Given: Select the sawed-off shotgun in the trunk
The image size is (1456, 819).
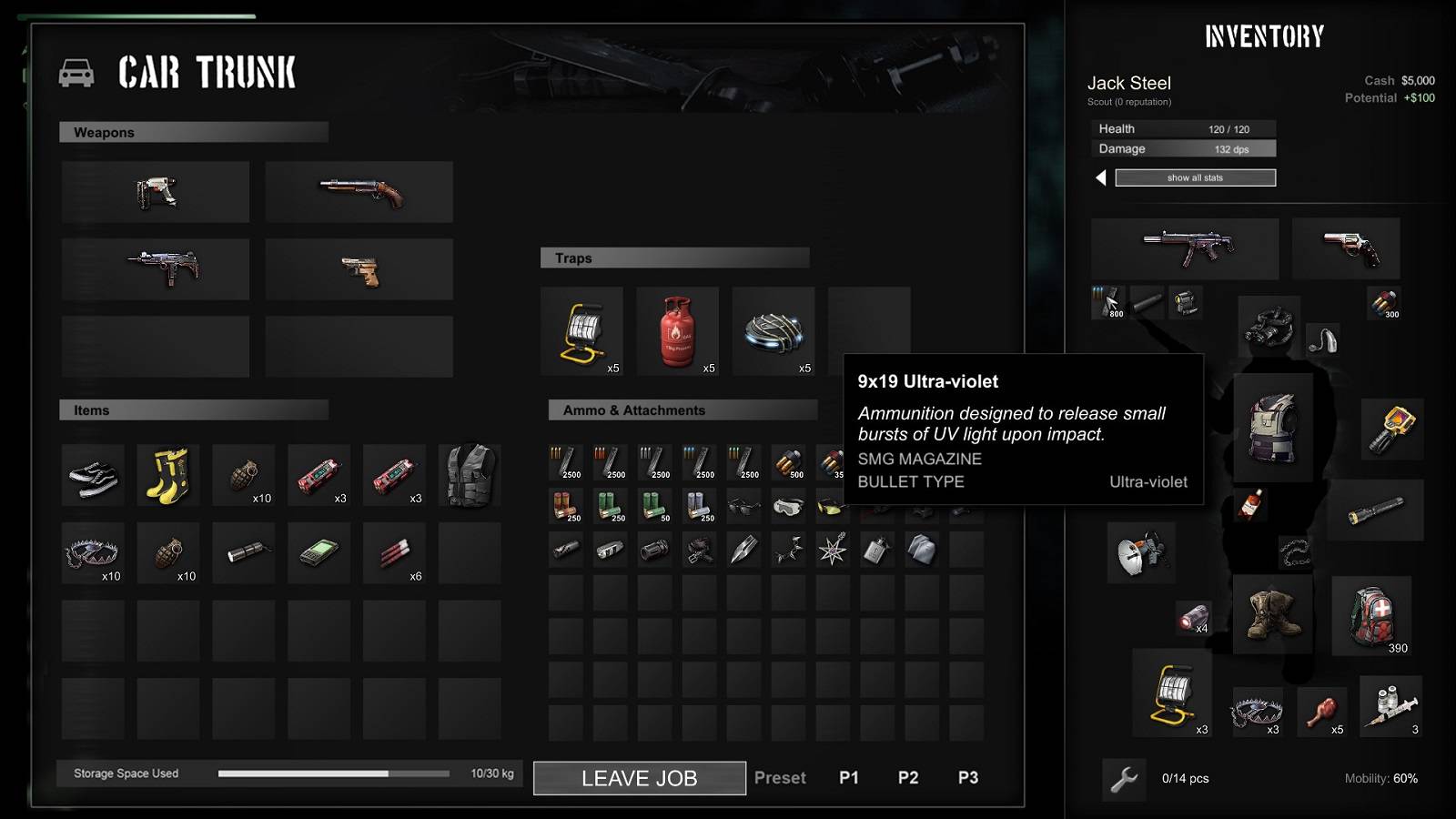Looking at the screenshot, I should point(359,192).
